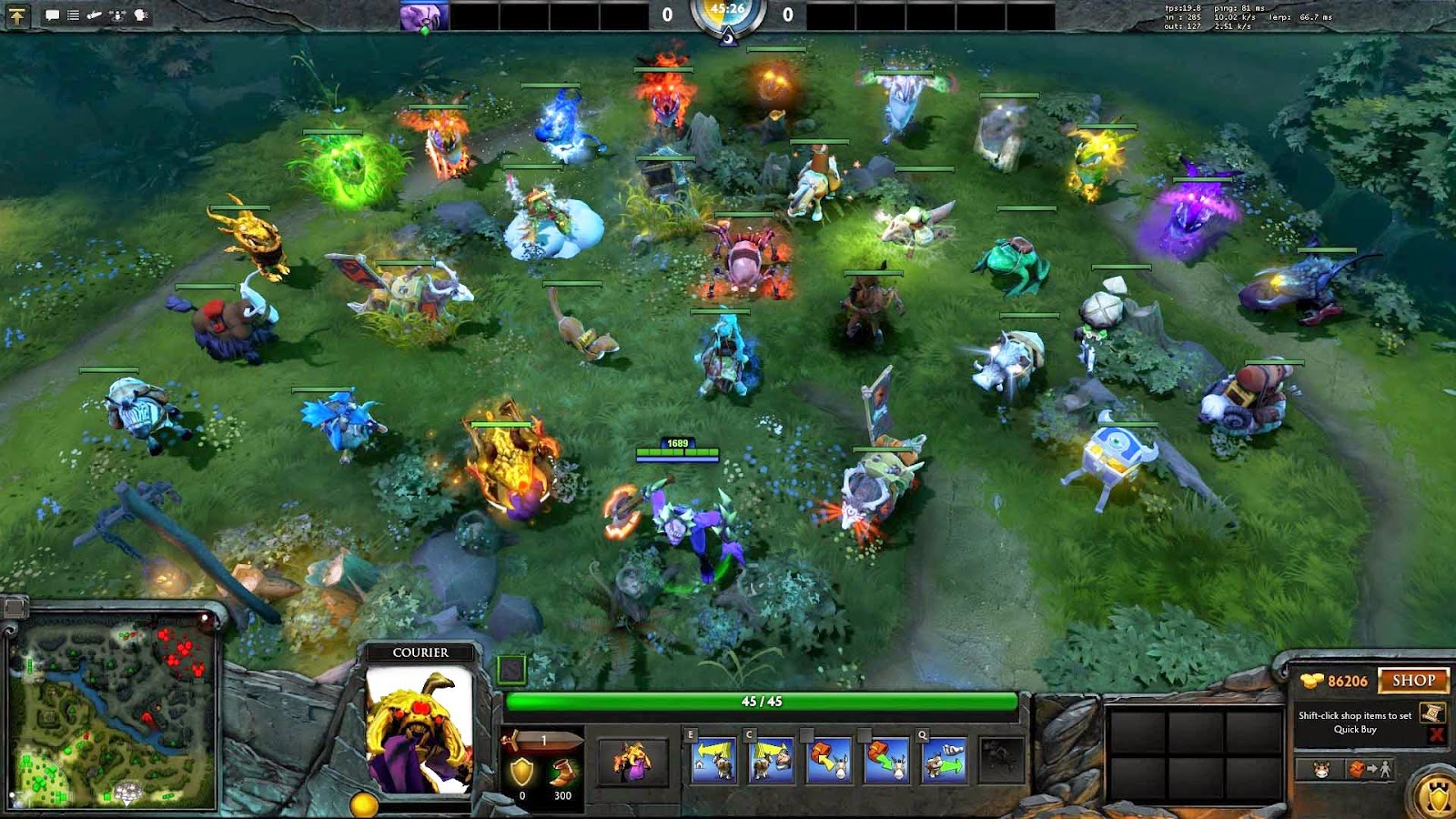This screenshot has height=819, width=1456.
Task: Collapse the top bar with the arrow toggle
Action: pos(18,16)
